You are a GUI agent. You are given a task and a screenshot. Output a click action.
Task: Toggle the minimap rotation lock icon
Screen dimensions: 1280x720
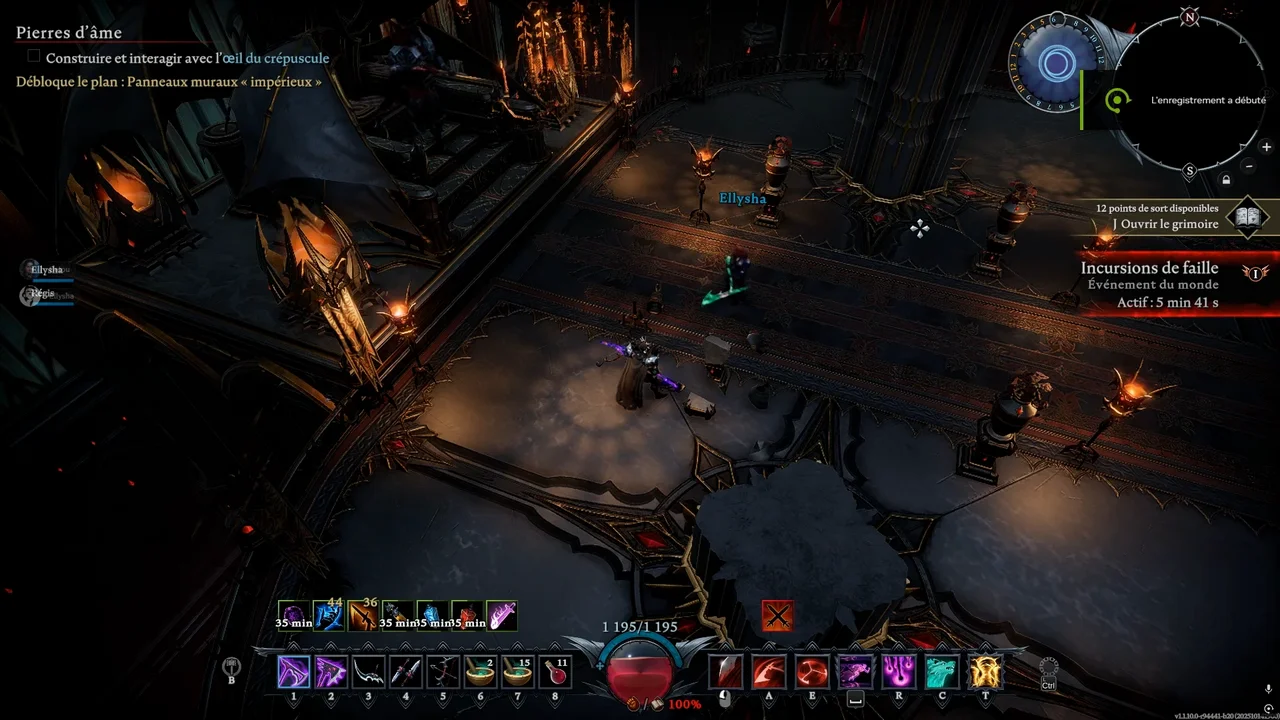pos(1226,180)
